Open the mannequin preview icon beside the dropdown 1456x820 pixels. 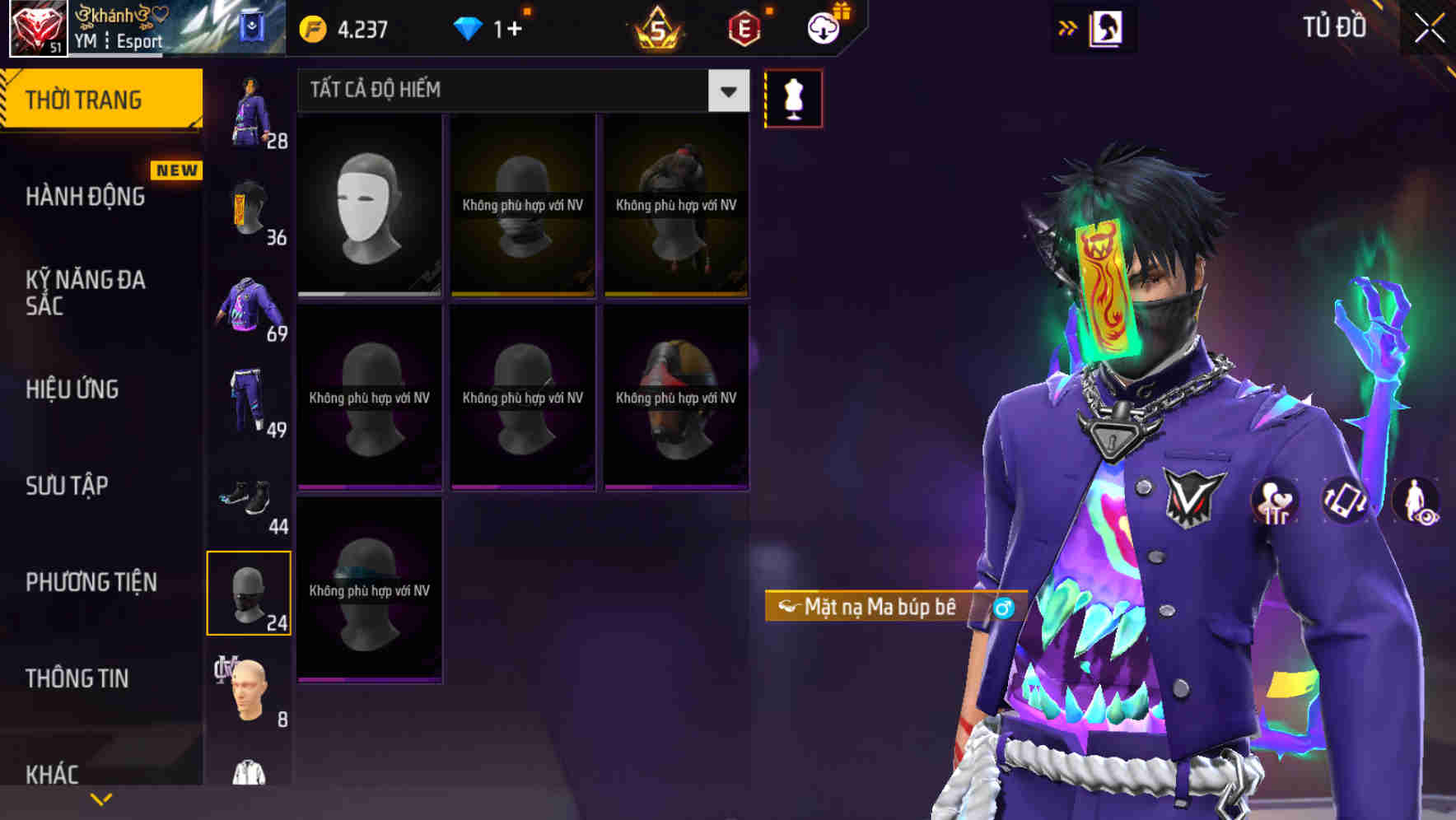click(793, 97)
